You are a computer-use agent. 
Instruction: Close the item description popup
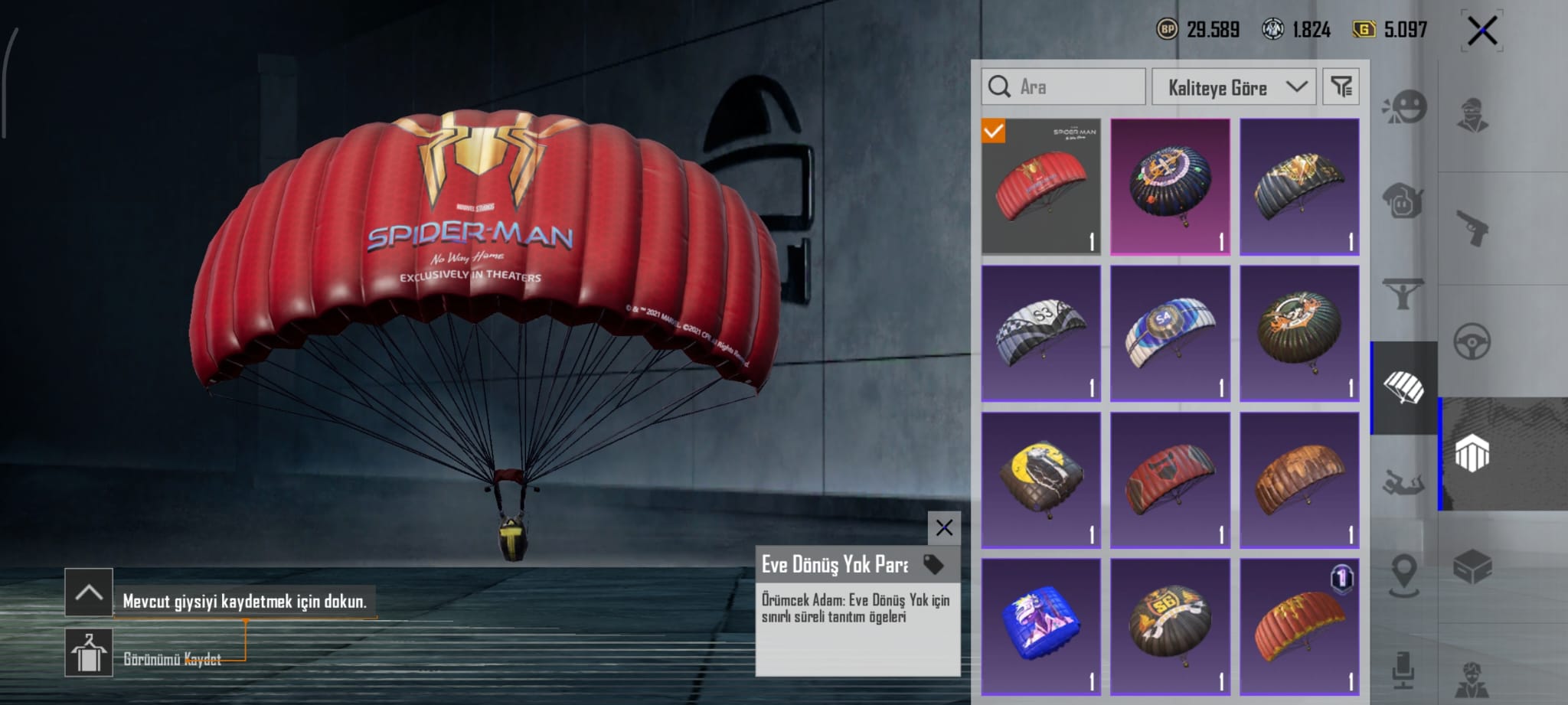[944, 527]
